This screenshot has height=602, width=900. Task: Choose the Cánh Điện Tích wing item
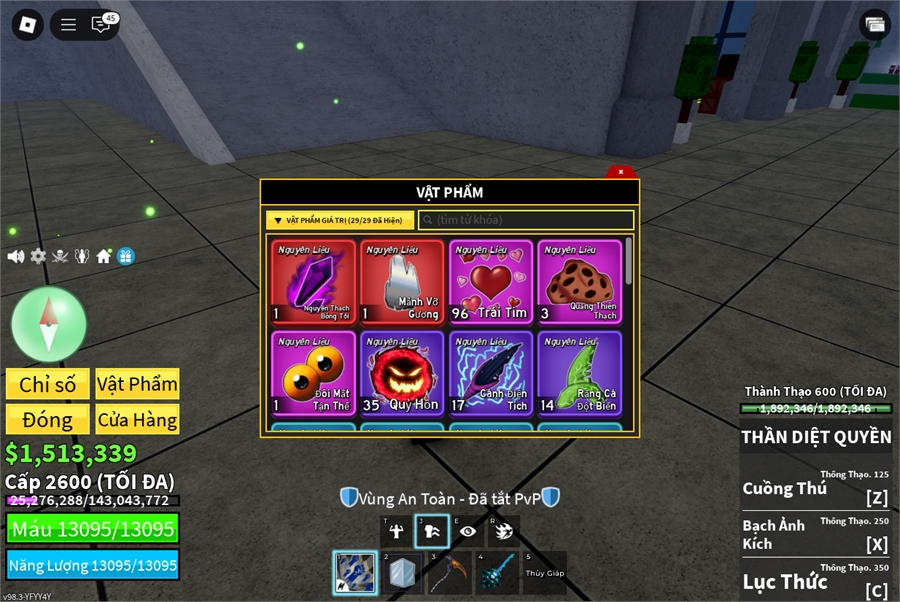pyautogui.click(x=491, y=373)
